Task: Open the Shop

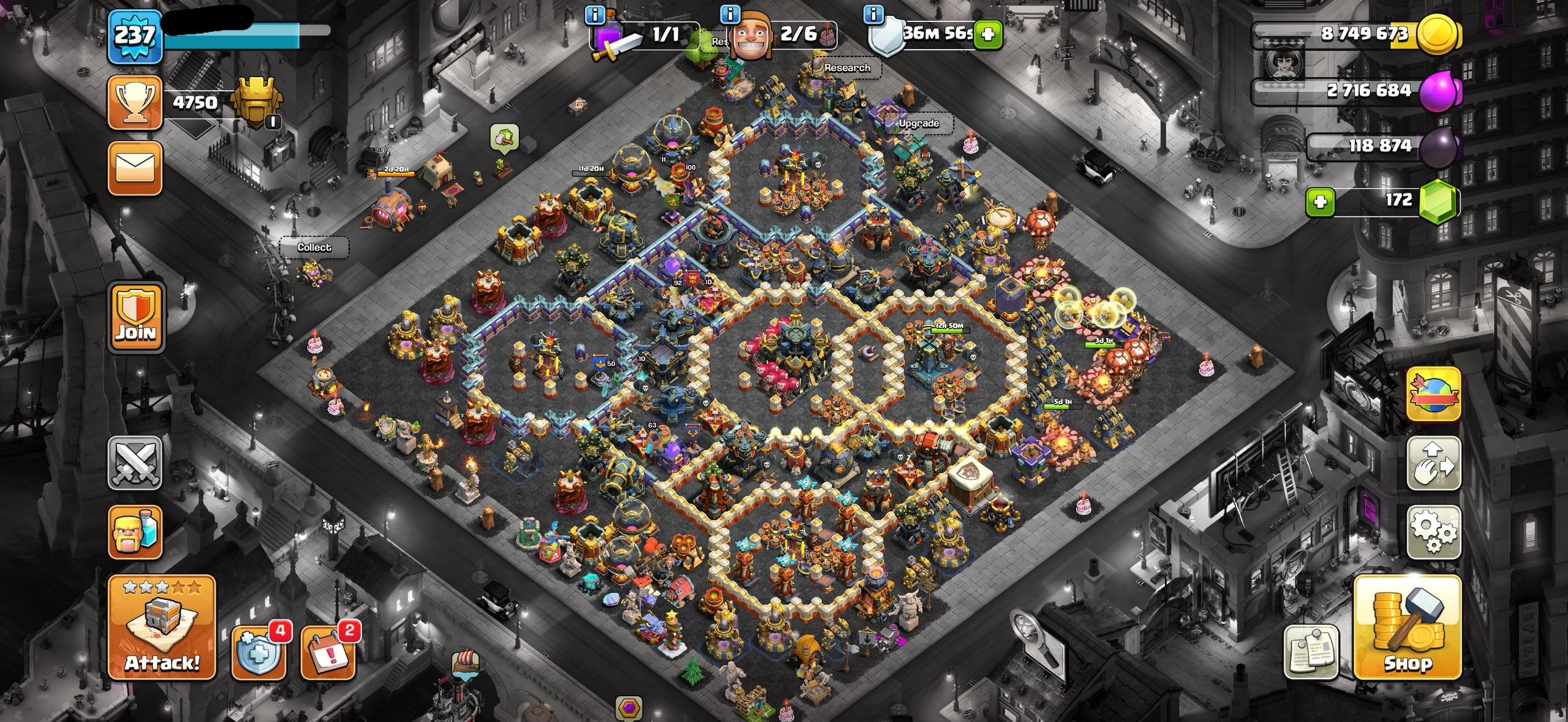Action: [1408, 627]
